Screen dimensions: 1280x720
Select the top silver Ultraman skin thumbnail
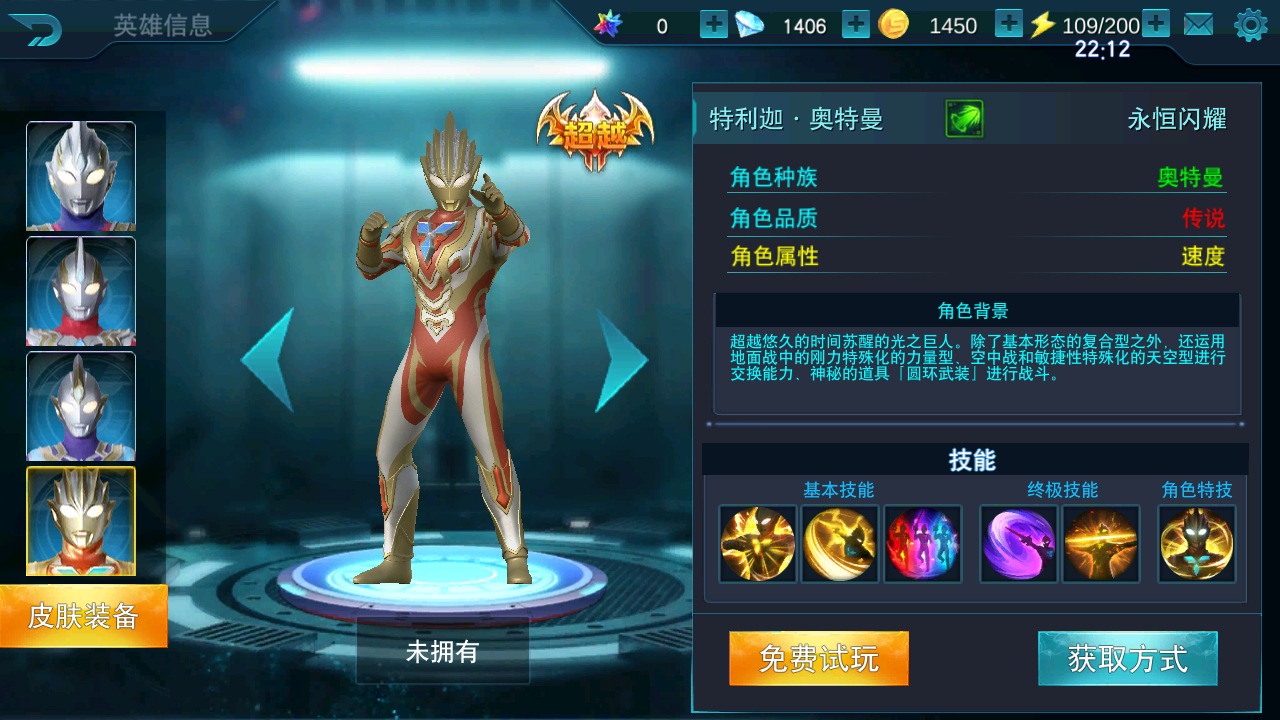point(81,176)
